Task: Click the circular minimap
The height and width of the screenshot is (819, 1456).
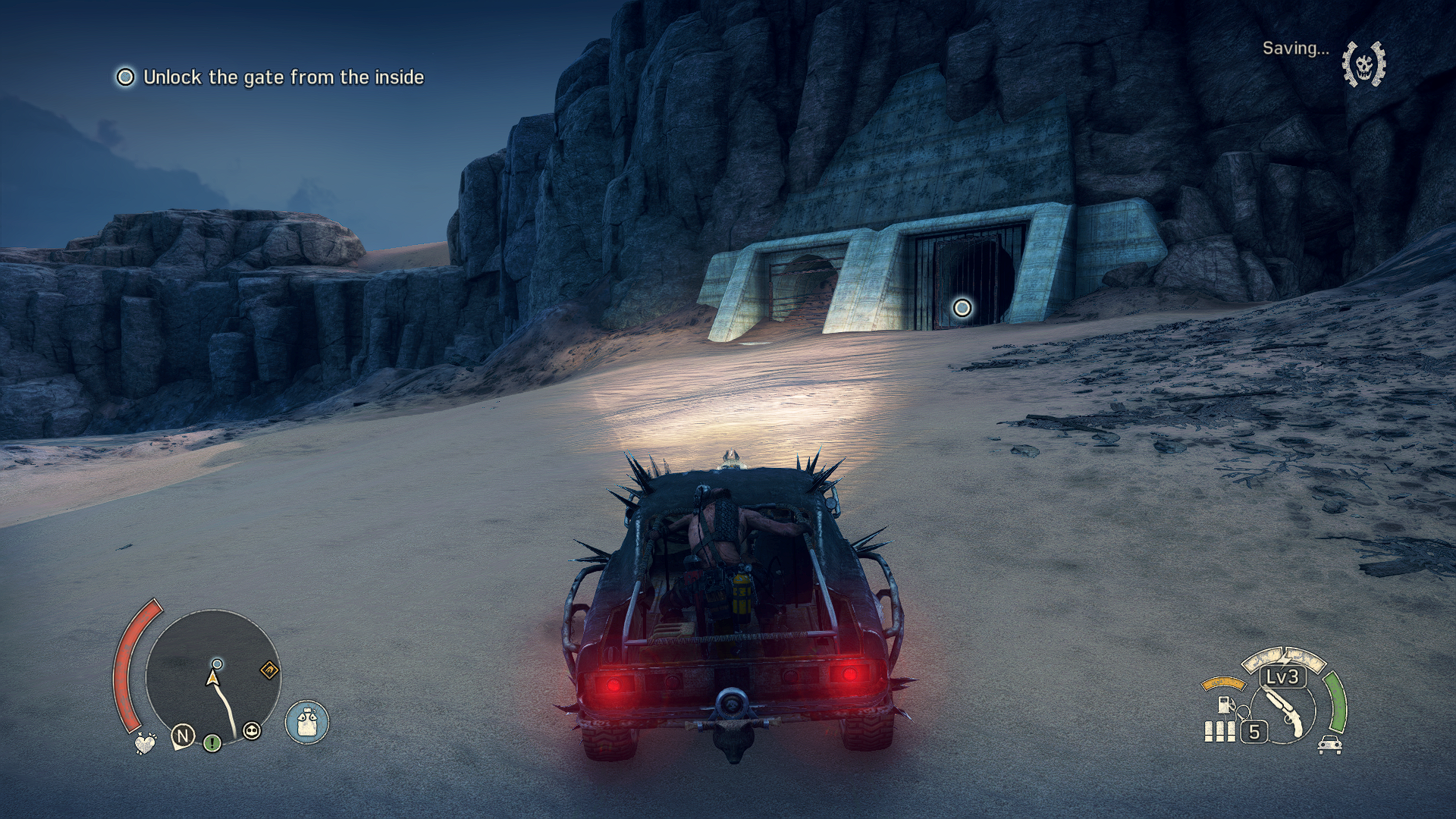Action: 213,676
